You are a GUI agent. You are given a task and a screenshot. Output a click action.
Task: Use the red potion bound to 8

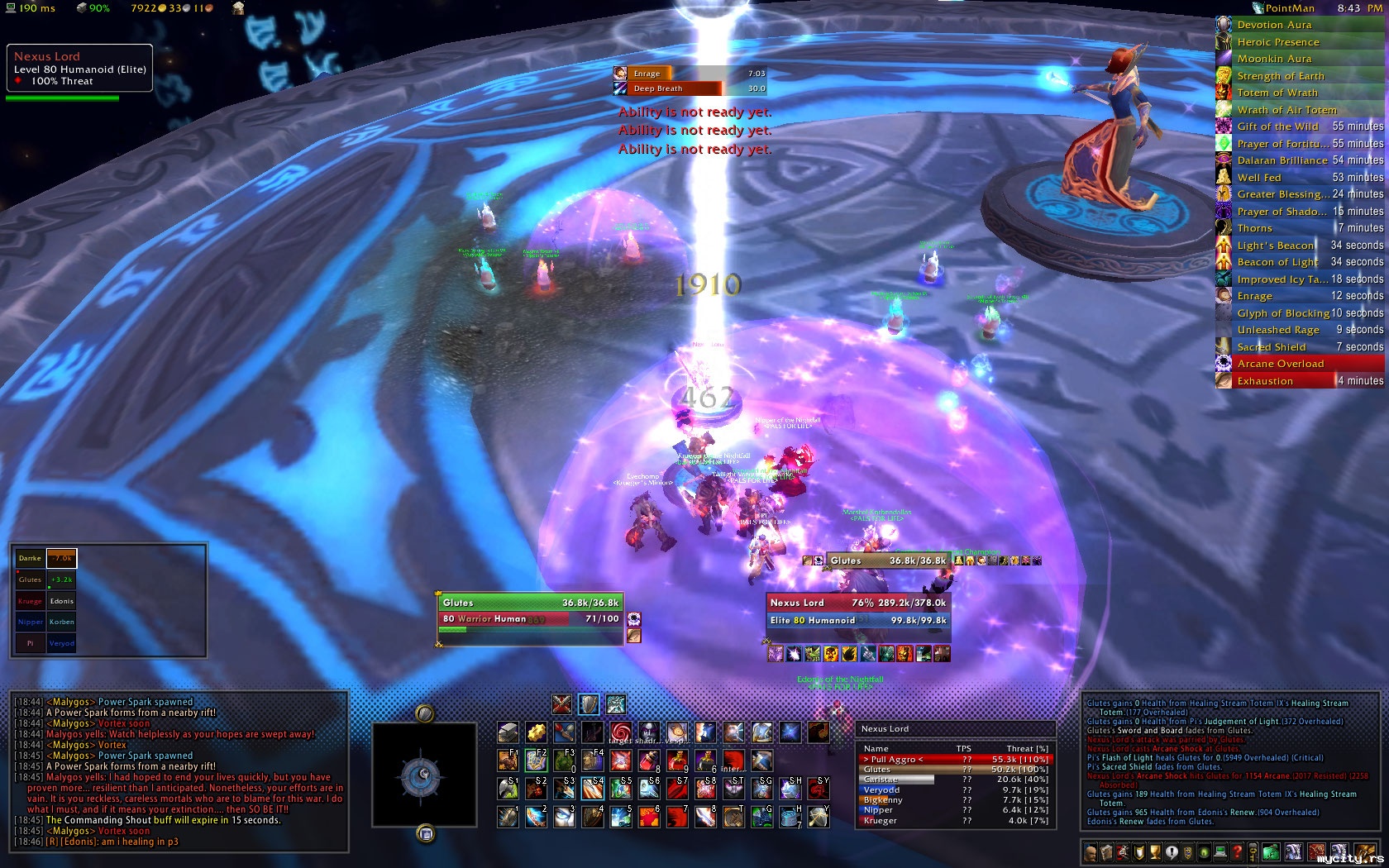648,761
